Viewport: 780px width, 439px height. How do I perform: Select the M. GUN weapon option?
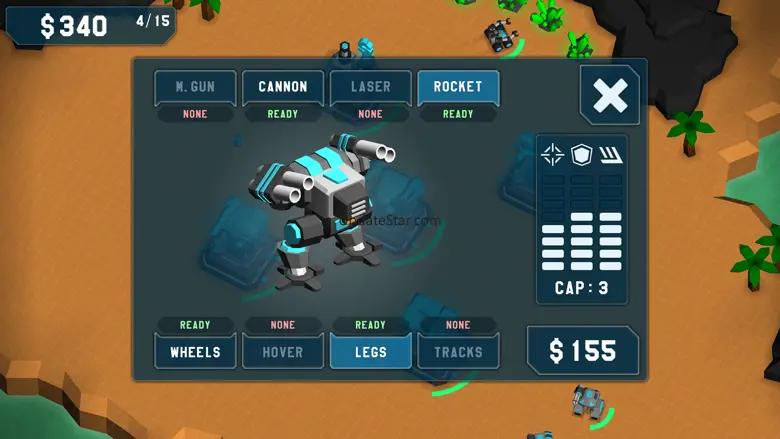point(195,88)
